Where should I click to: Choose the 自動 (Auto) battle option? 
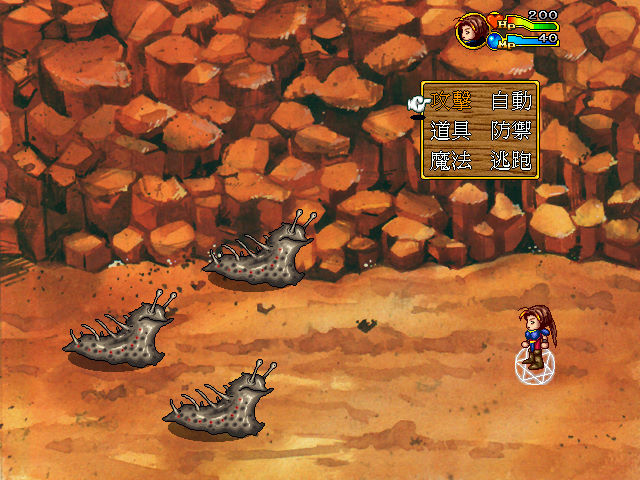click(511, 101)
